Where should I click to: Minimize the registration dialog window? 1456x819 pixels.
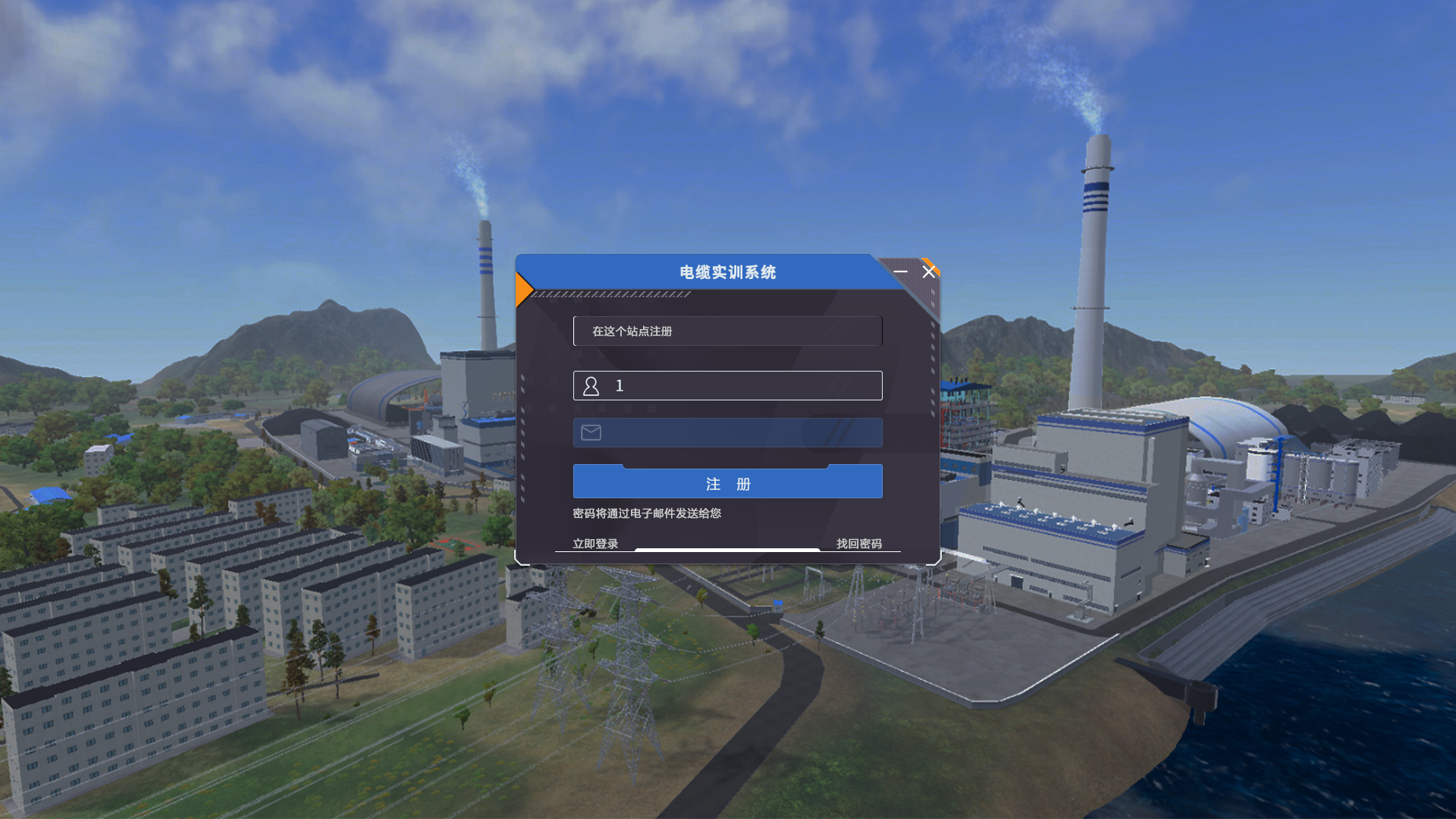[x=900, y=271]
